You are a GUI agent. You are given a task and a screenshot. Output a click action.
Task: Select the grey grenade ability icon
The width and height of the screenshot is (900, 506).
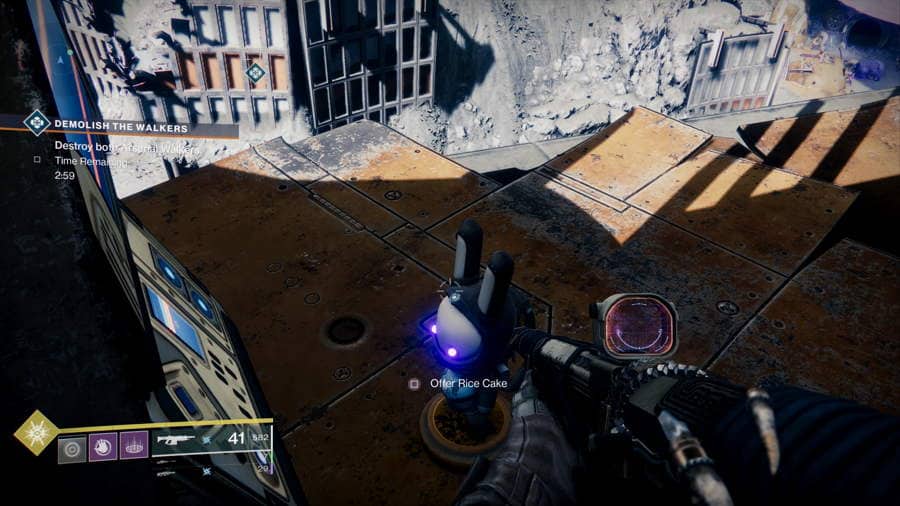click(72, 446)
